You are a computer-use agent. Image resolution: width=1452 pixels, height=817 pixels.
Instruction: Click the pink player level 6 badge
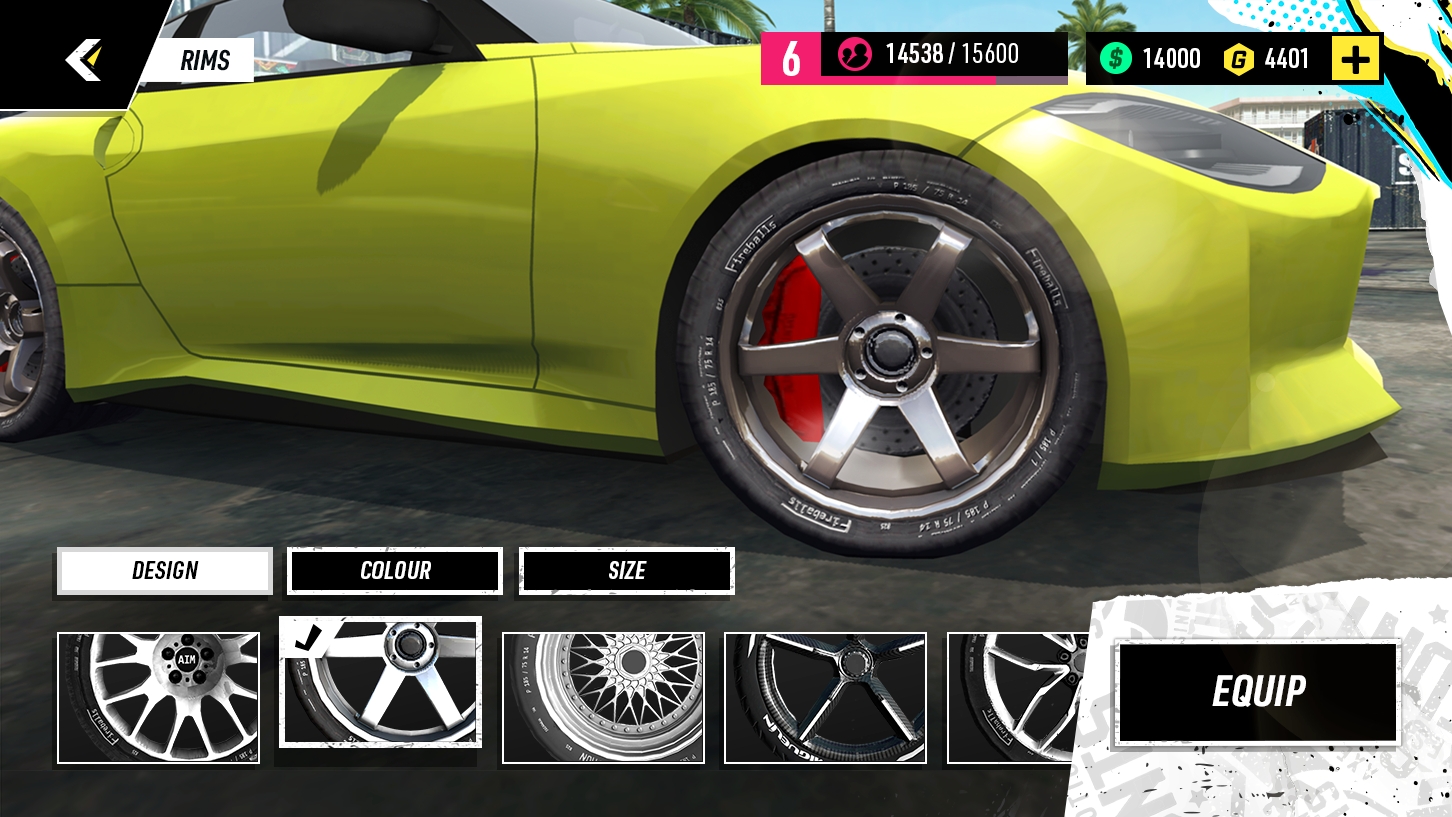click(790, 57)
